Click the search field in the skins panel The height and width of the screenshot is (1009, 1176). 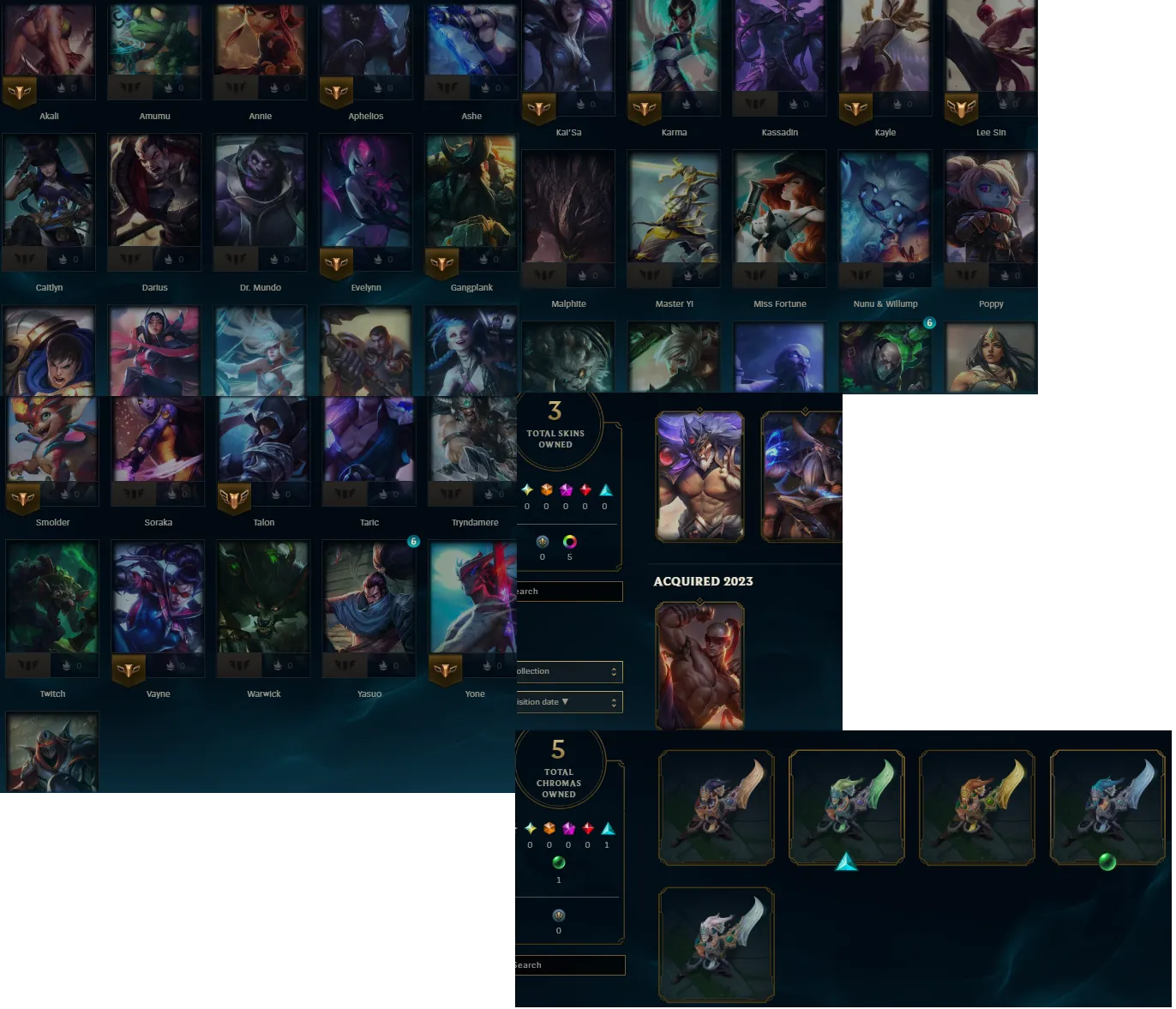point(567,592)
